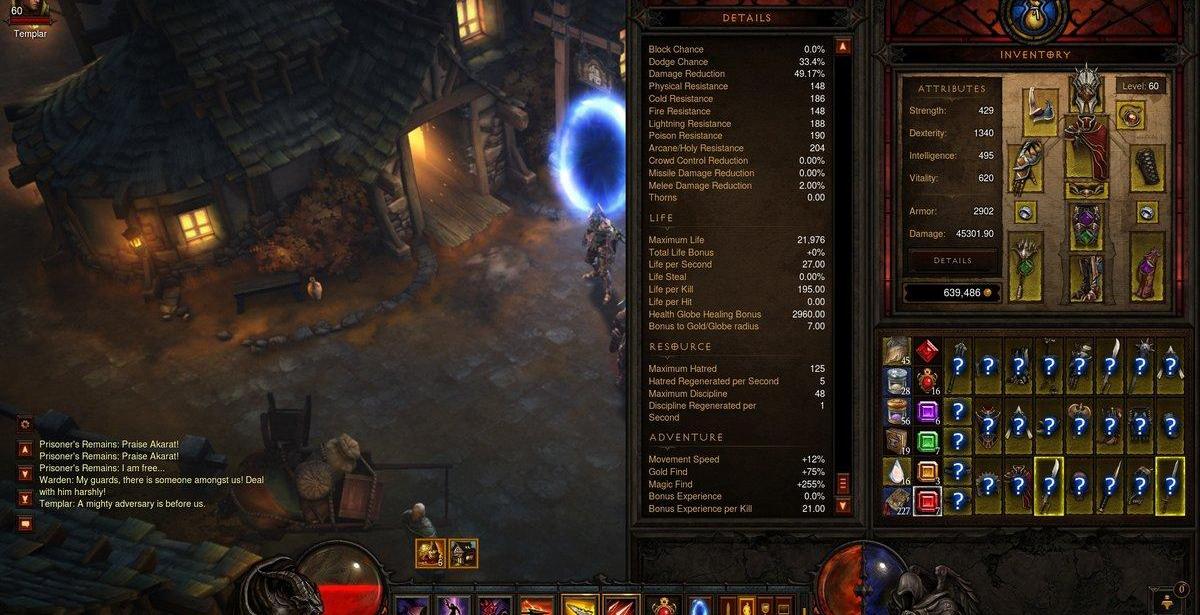This screenshot has width=1200, height=615.
Task: Select the equipped helmet slot
Action: (1087, 90)
